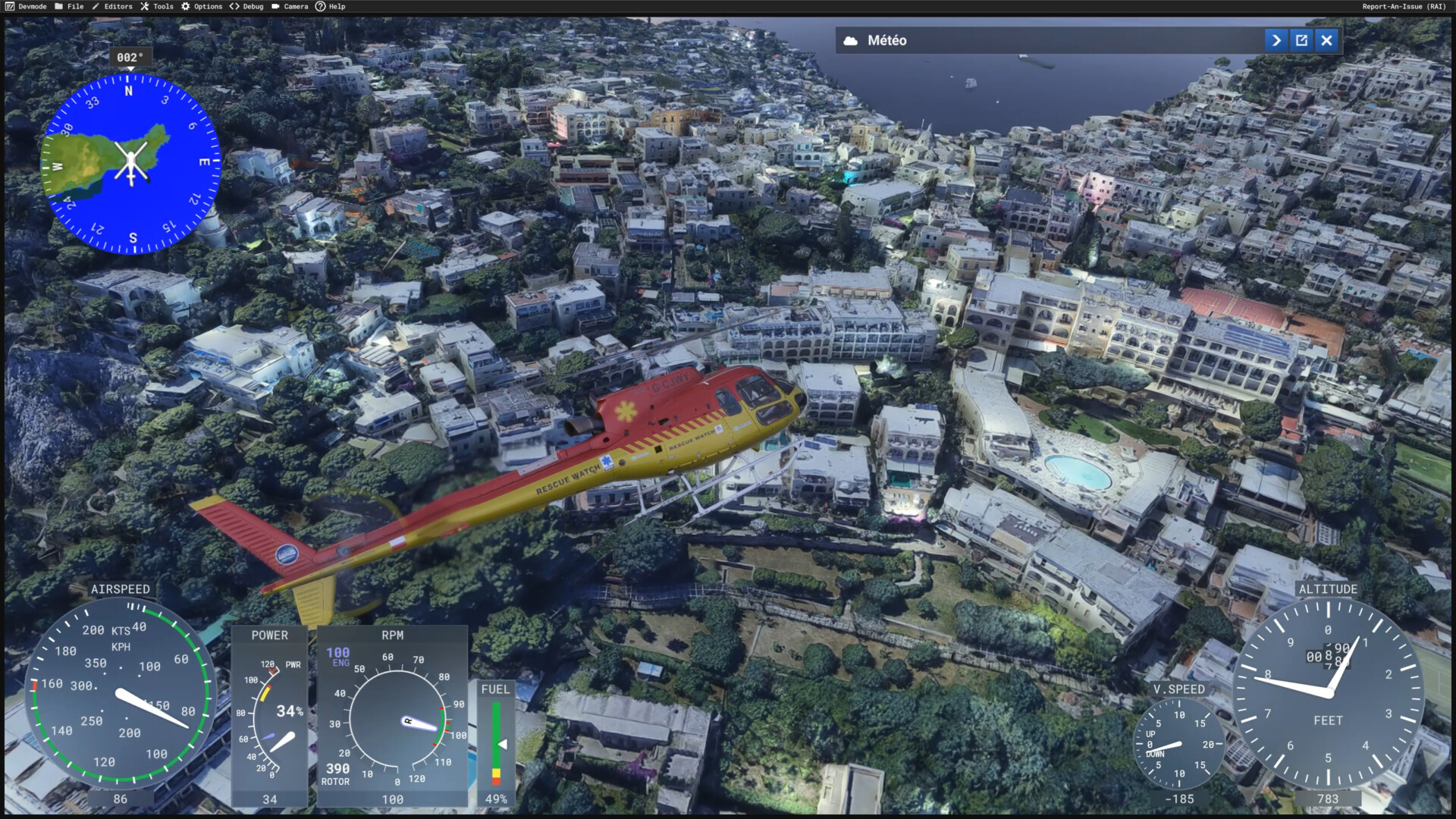This screenshot has height=819, width=1456.
Task: Open the Help menu
Action: pos(331,6)
